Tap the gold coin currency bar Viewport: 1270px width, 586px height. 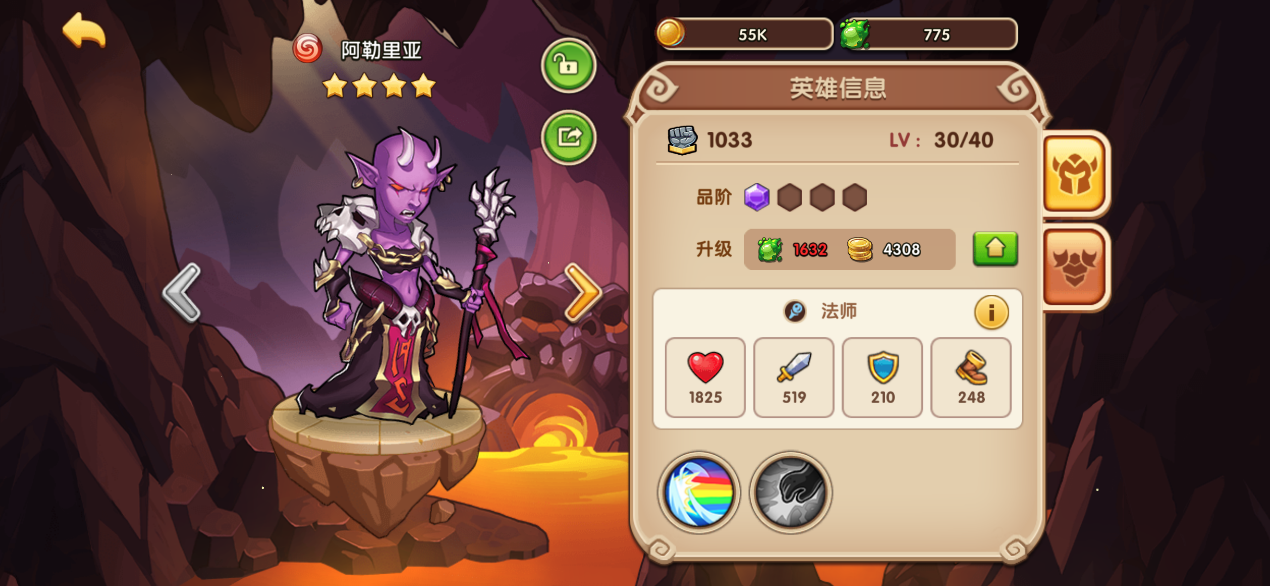[745, 34]
